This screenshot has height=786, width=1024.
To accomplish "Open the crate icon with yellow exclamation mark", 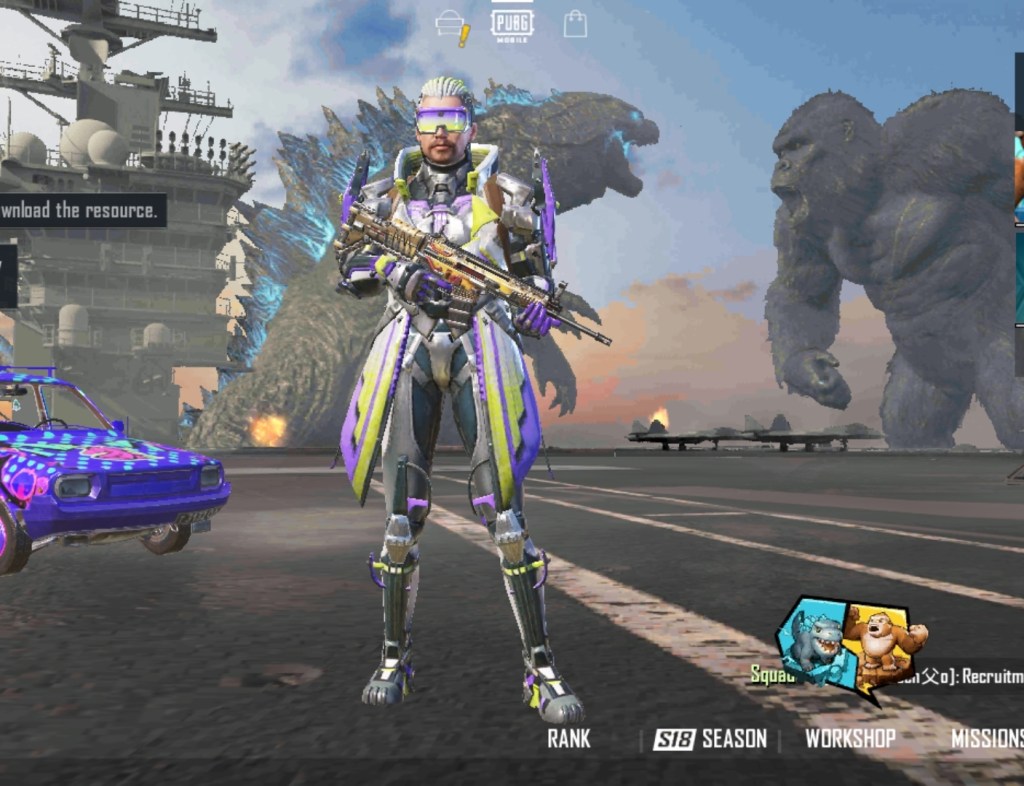I will point(452,27).
